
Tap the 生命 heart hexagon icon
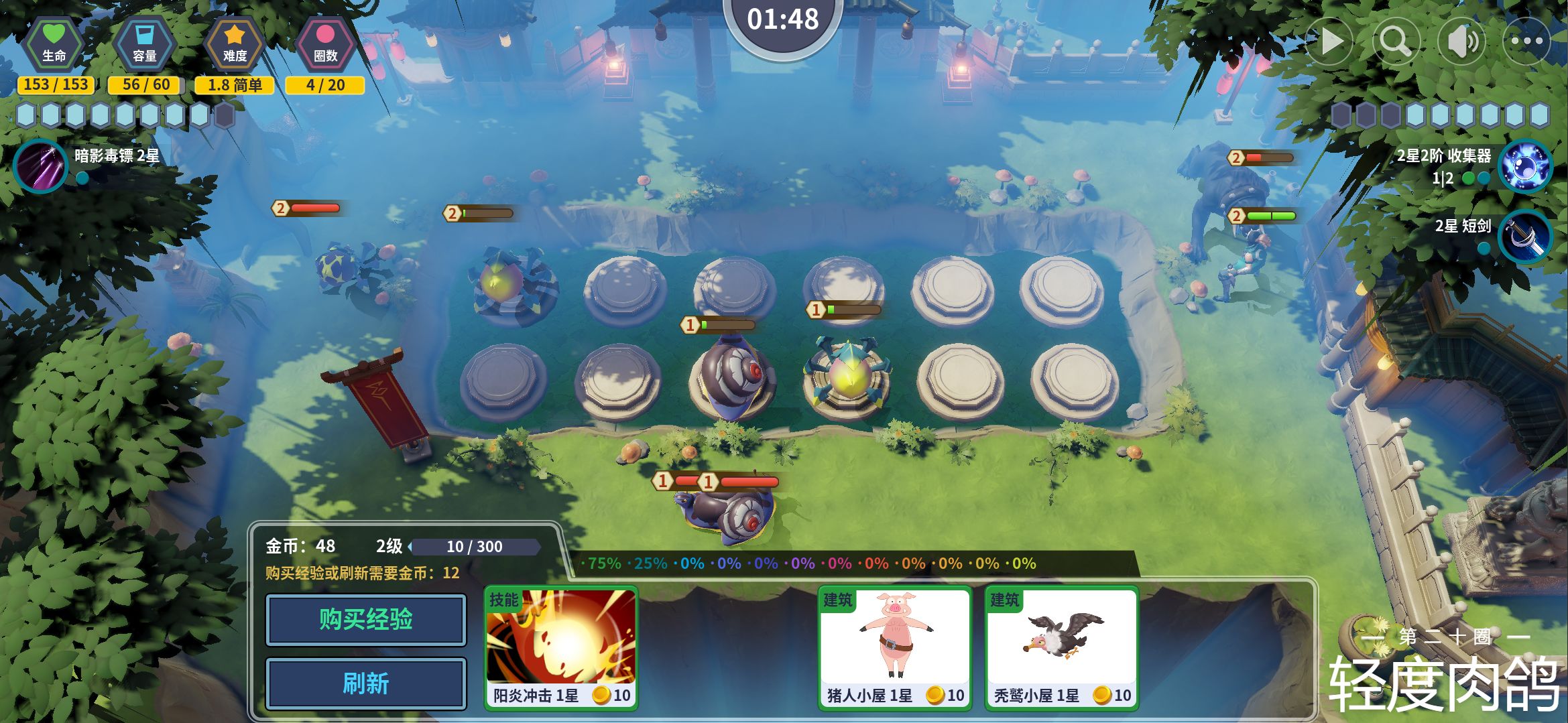click(54, 45)
